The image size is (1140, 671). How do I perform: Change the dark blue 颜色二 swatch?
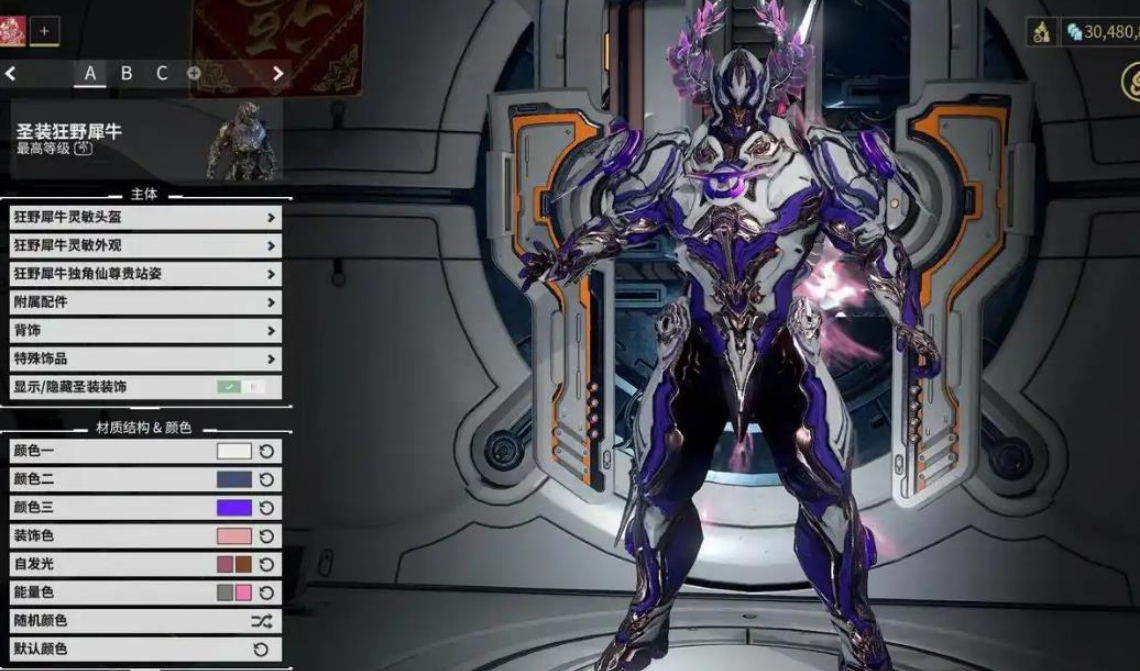pos(234,479)
